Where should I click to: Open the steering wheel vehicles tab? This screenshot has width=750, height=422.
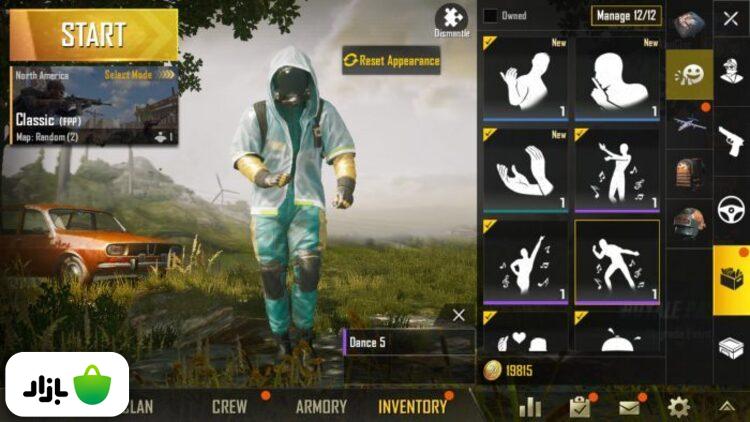coord(730,212)
